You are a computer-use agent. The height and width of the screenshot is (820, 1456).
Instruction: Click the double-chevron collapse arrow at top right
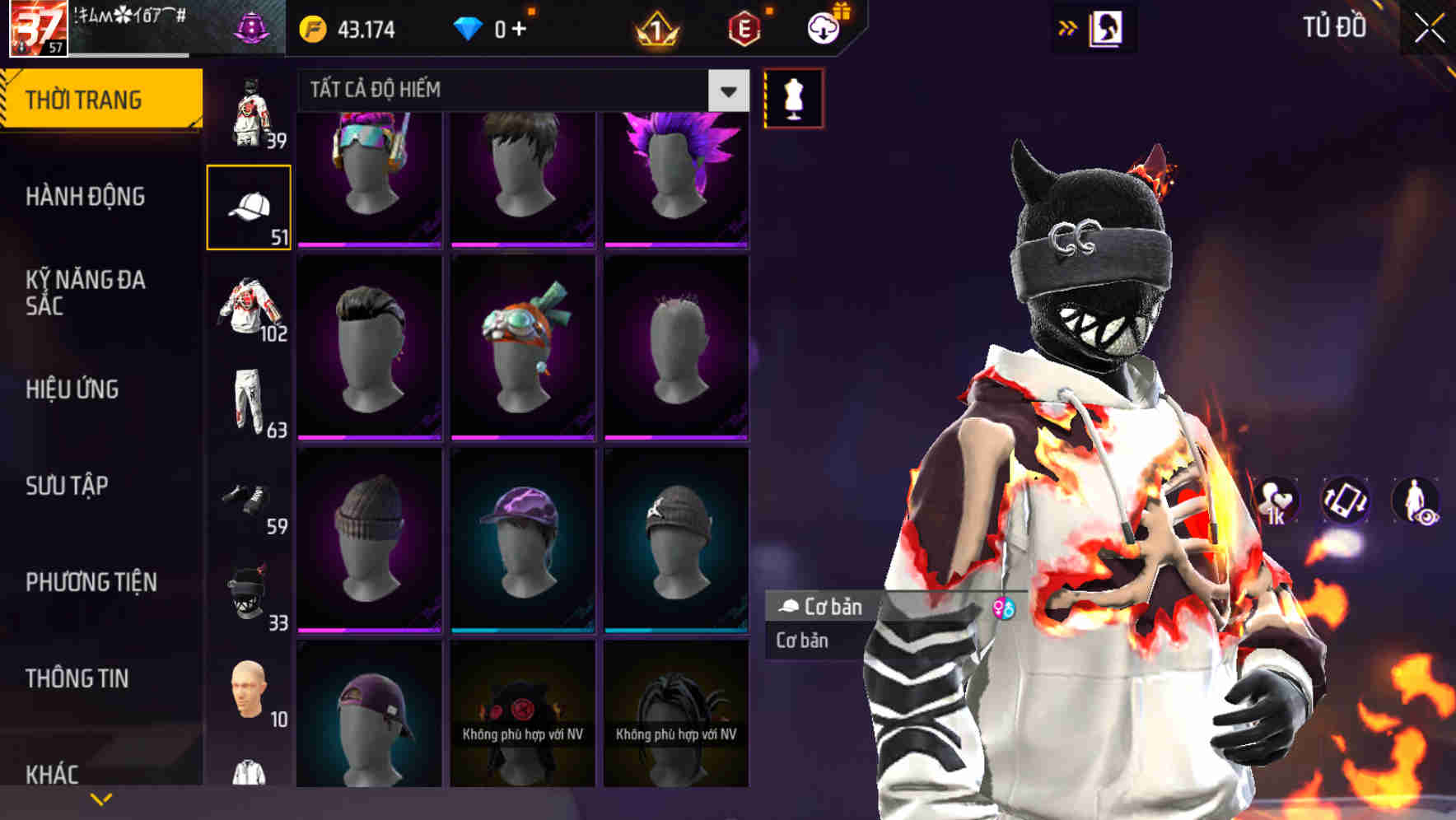(x=1068, y=26)
